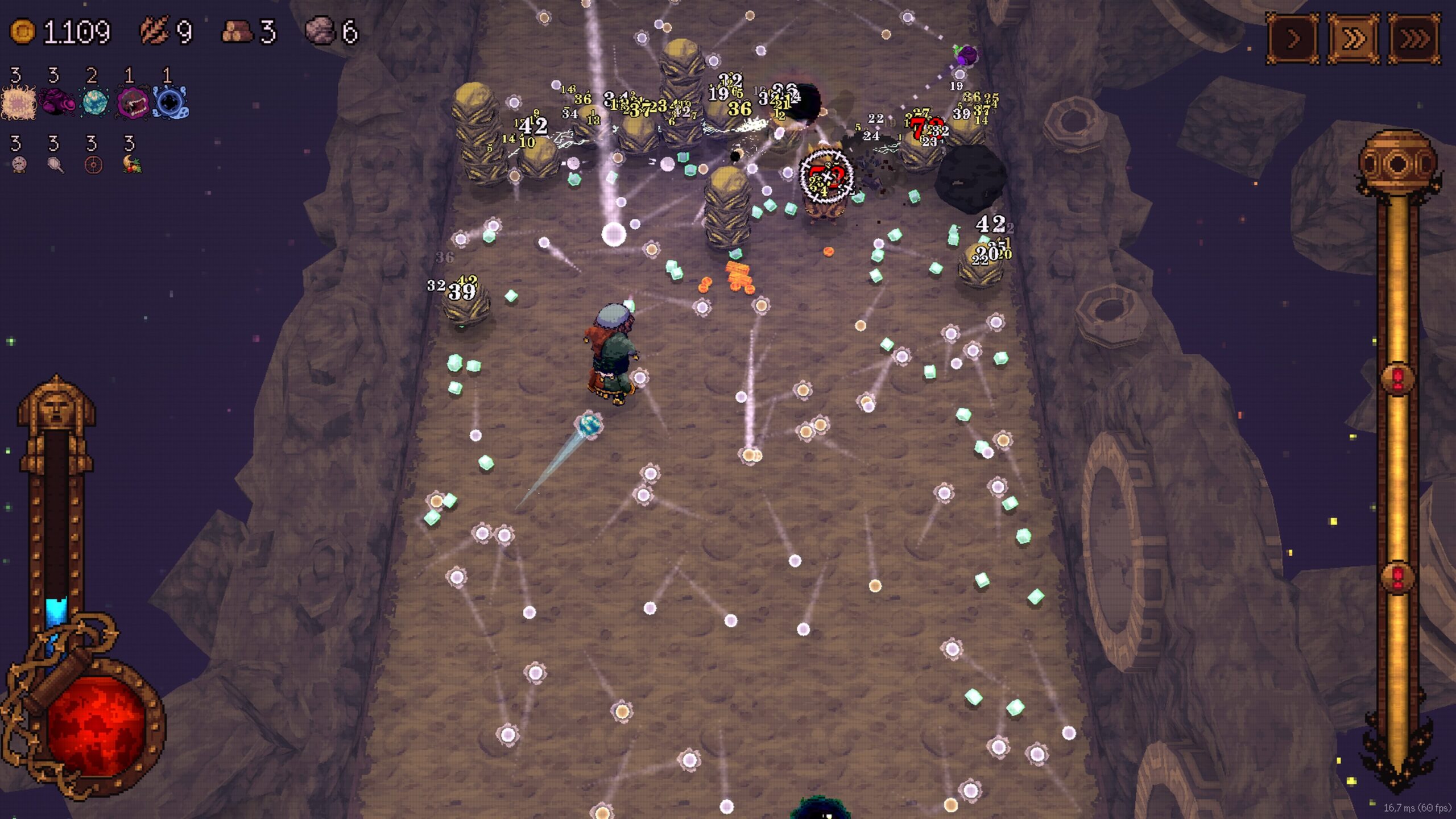
Task: Select the double-arrow fast speed button
Action: [x=1354, y=39]
